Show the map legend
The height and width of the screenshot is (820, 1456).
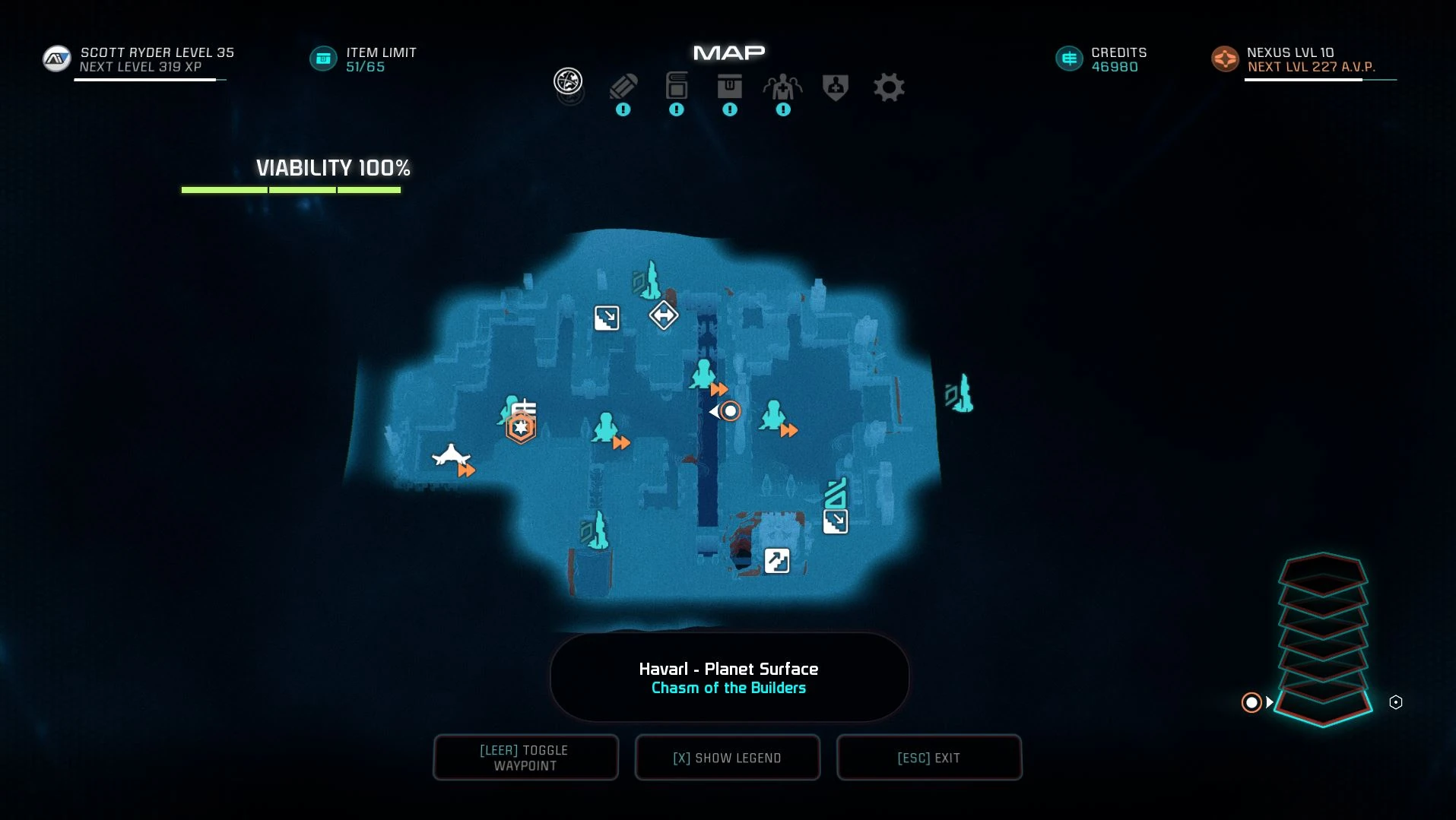click(x=728, y=758)
